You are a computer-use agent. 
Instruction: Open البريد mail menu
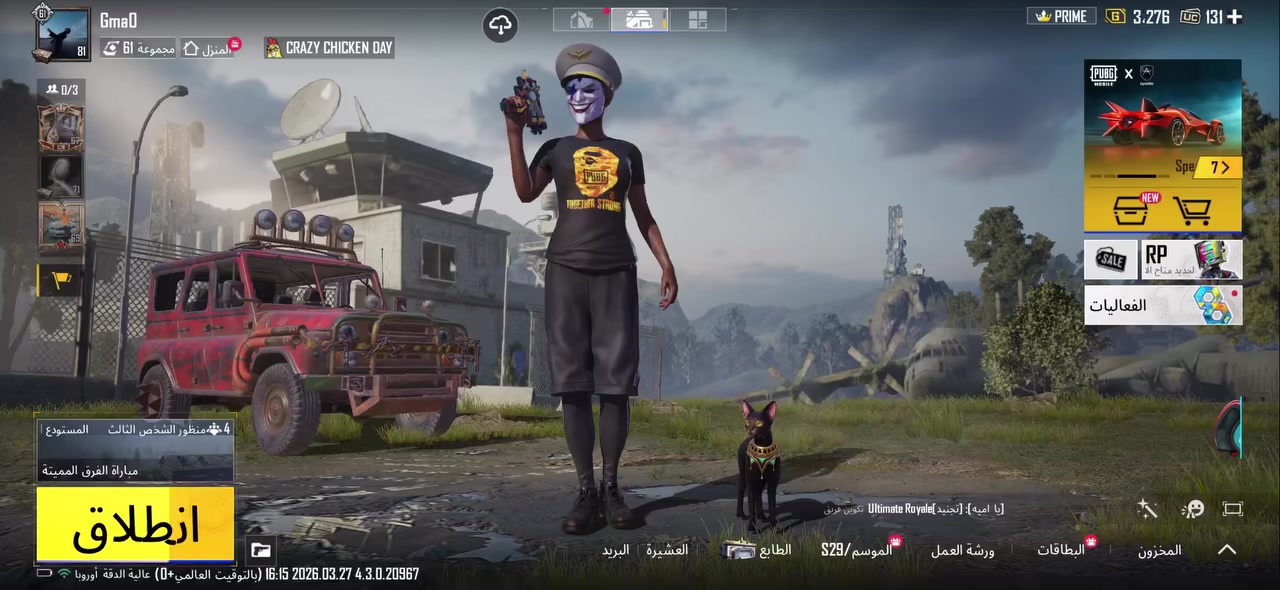615,550
